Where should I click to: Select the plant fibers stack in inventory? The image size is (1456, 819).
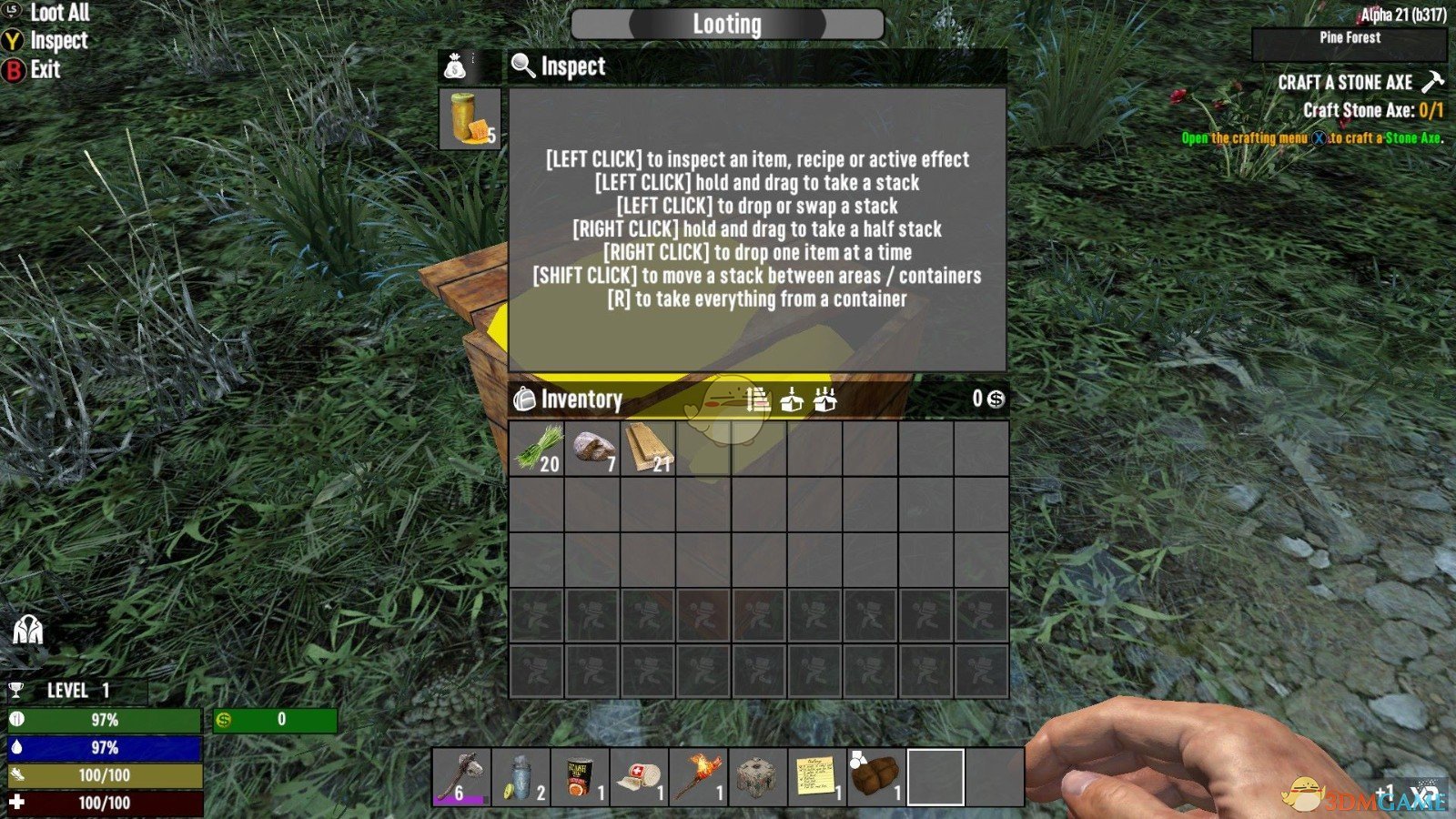pyautogui.click(x=537, y=448)
